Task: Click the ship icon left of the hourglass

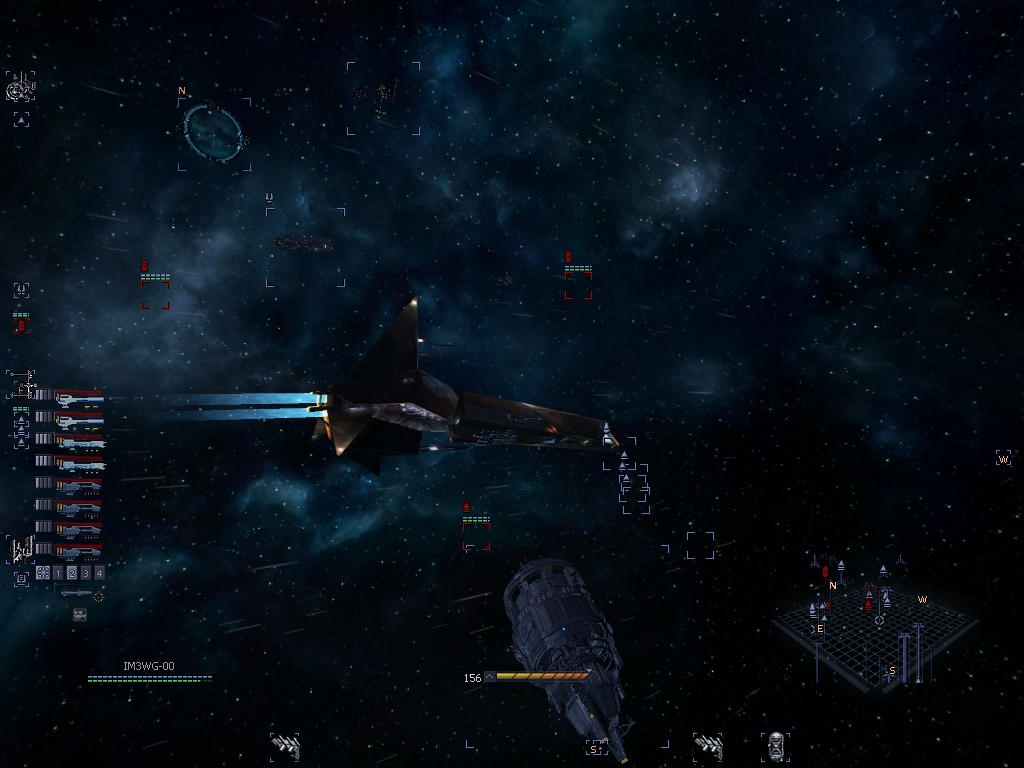Action: click(x=708, y=745)
